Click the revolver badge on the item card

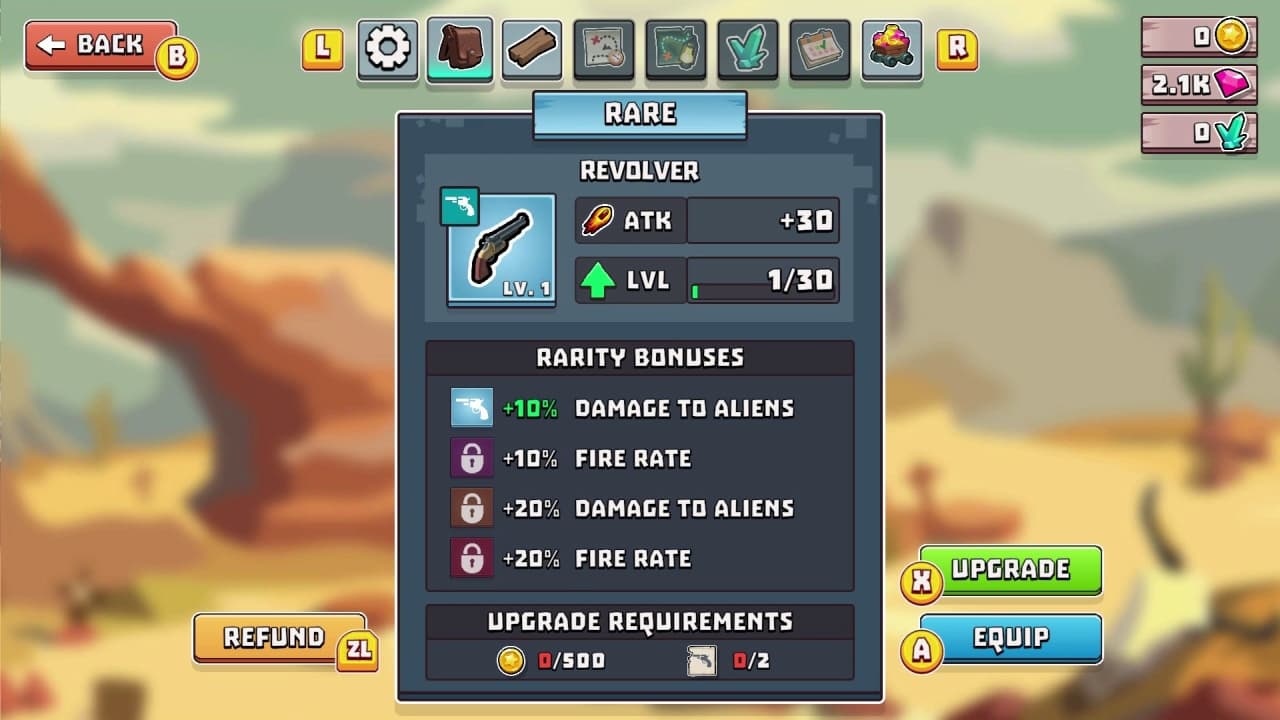(x=461, y=207)
